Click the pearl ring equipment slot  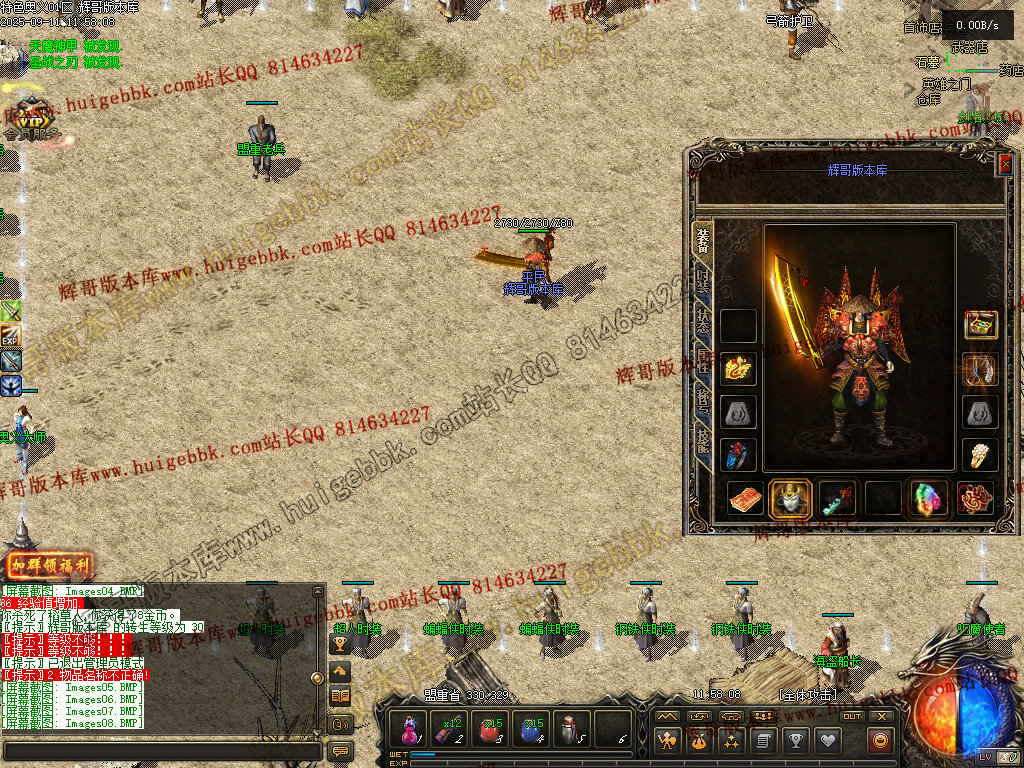(980, 455)
